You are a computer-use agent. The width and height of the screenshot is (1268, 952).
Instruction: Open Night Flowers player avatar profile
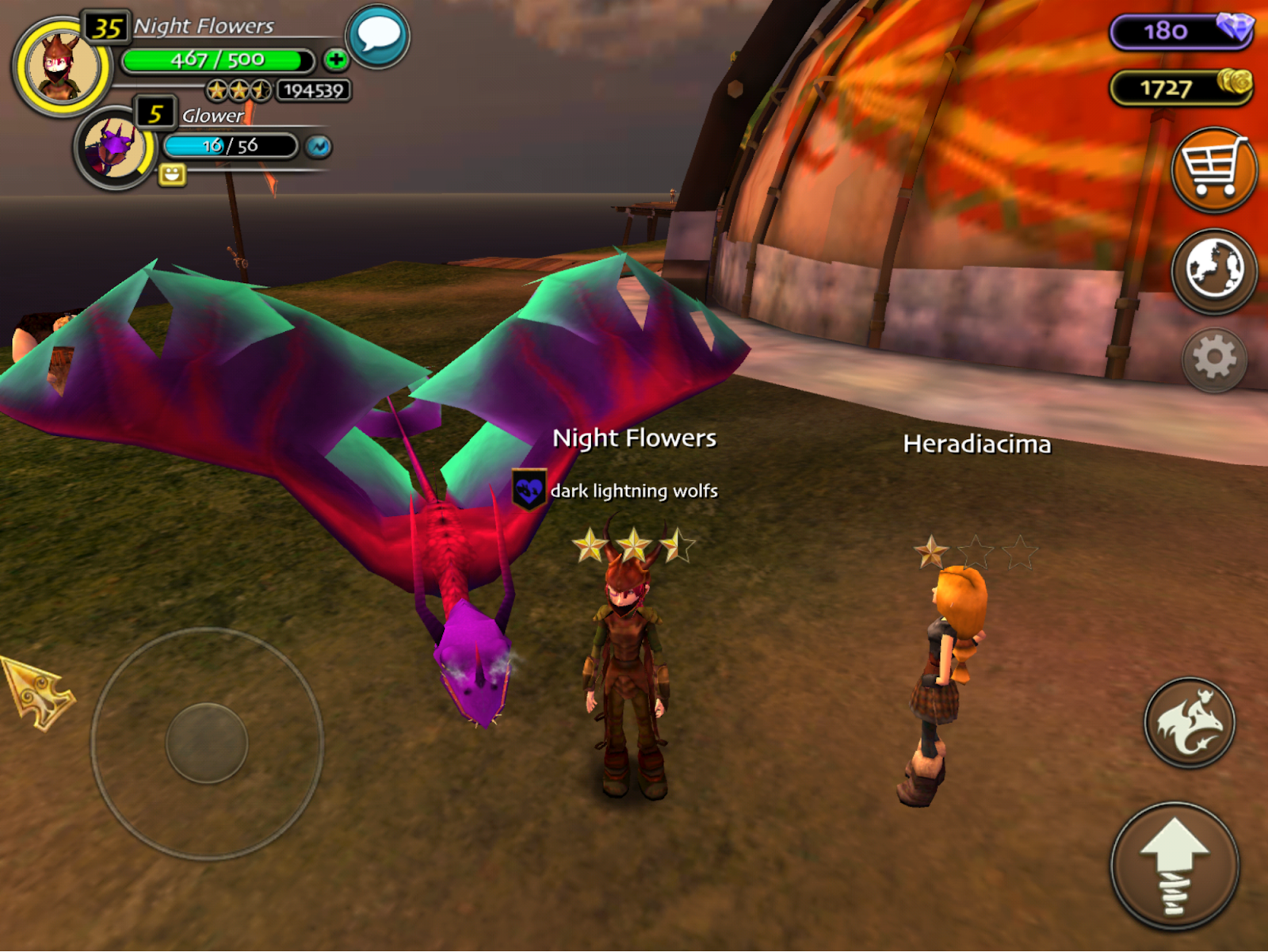point(62,67)
